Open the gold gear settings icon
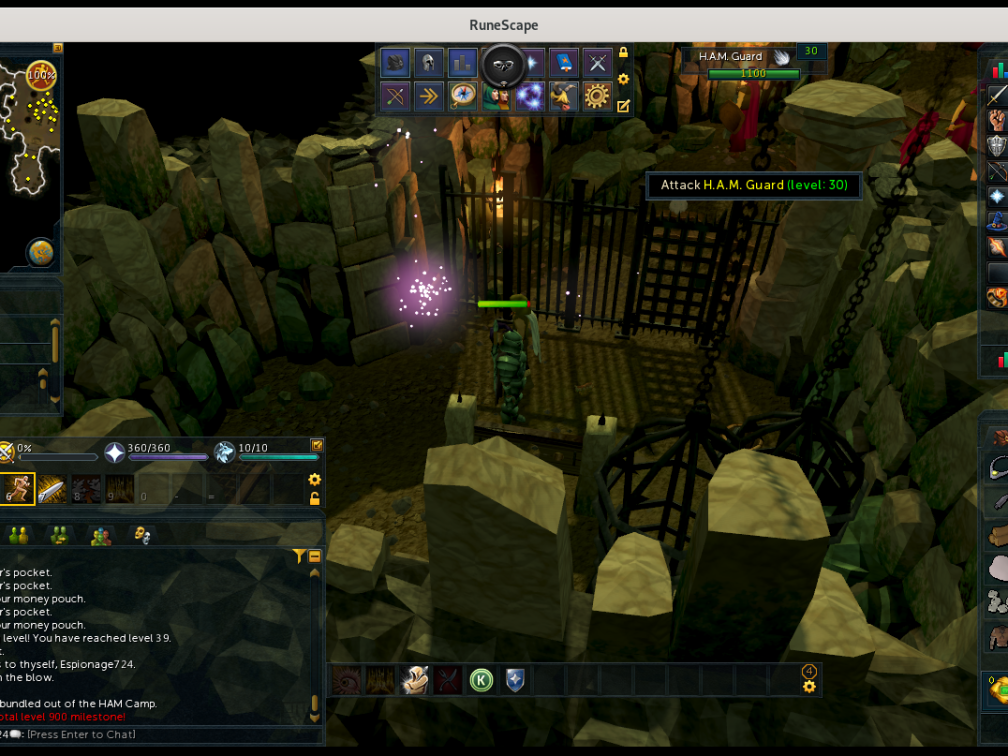 pos(598,96)
